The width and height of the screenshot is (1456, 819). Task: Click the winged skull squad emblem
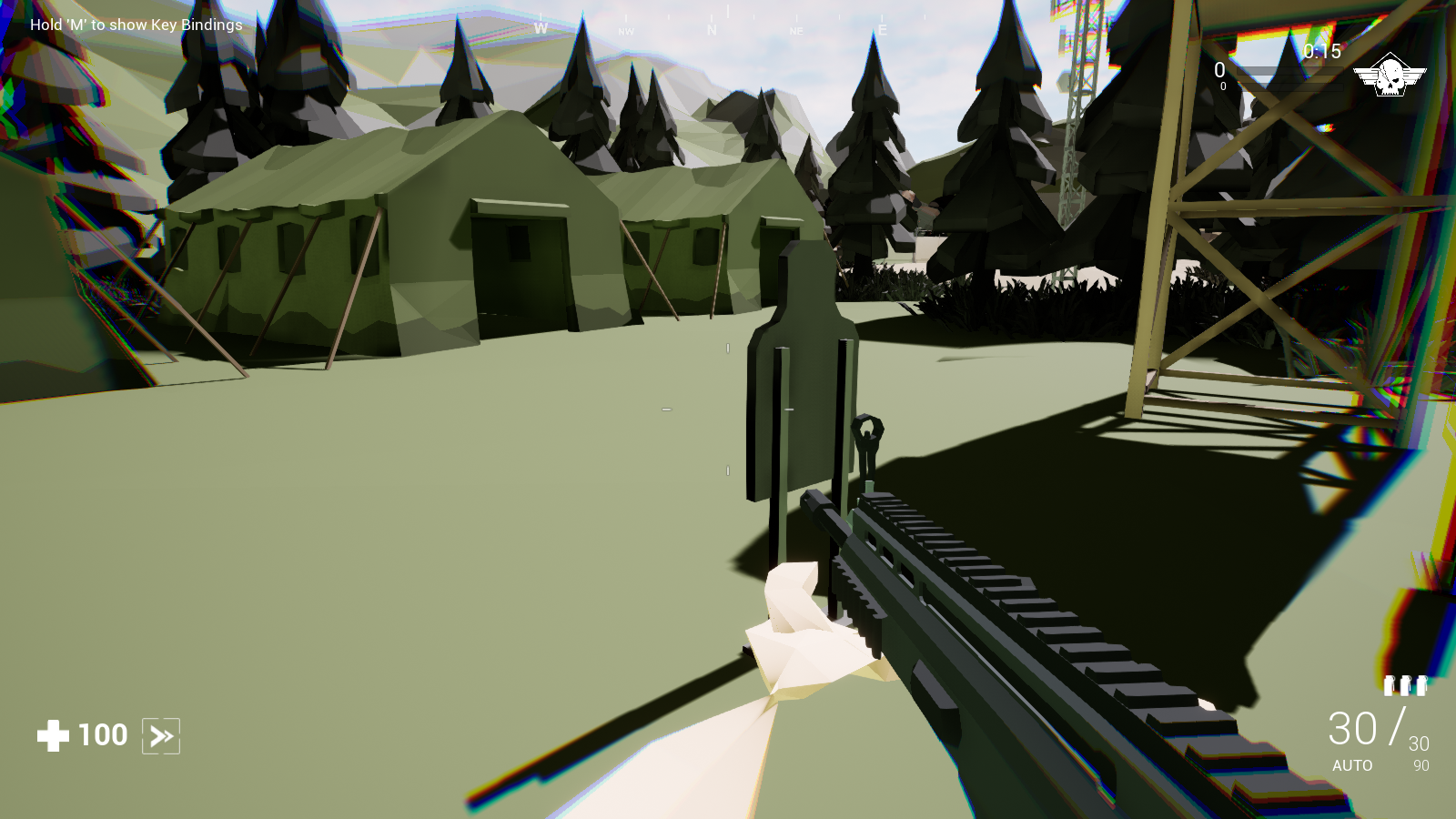click(x=1391, y=75)
